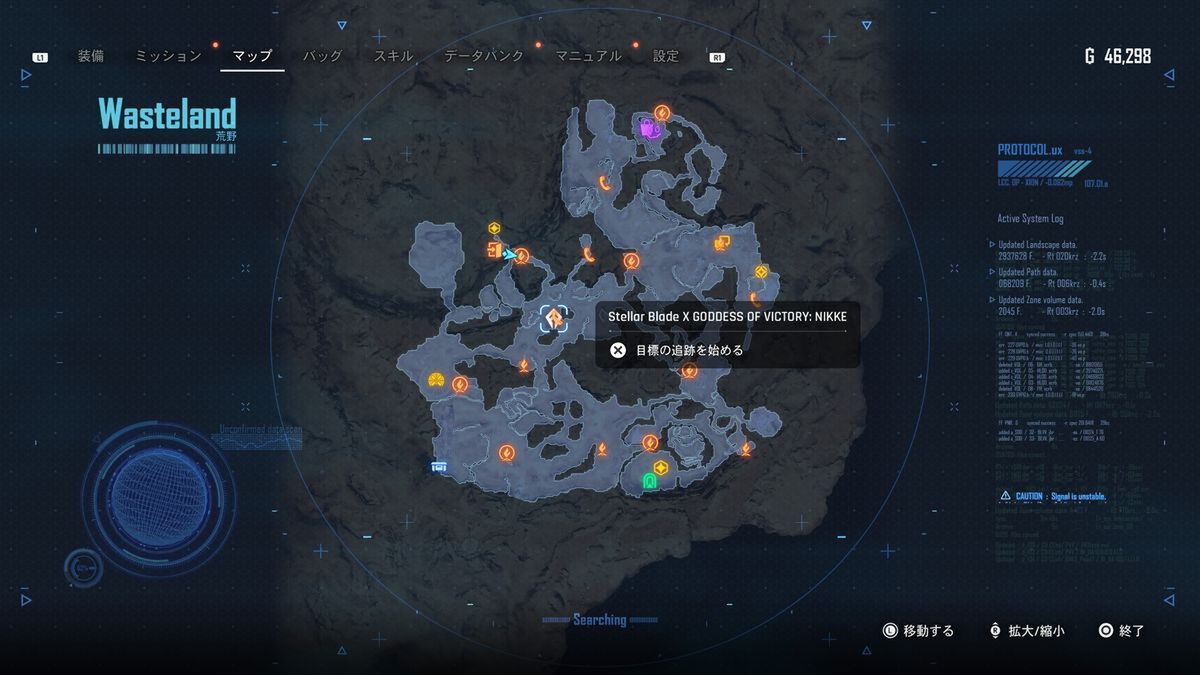Viewport: 1200px width, 675px height.
Task: Select the orange exit door map marker
Action: coord(493,249)
